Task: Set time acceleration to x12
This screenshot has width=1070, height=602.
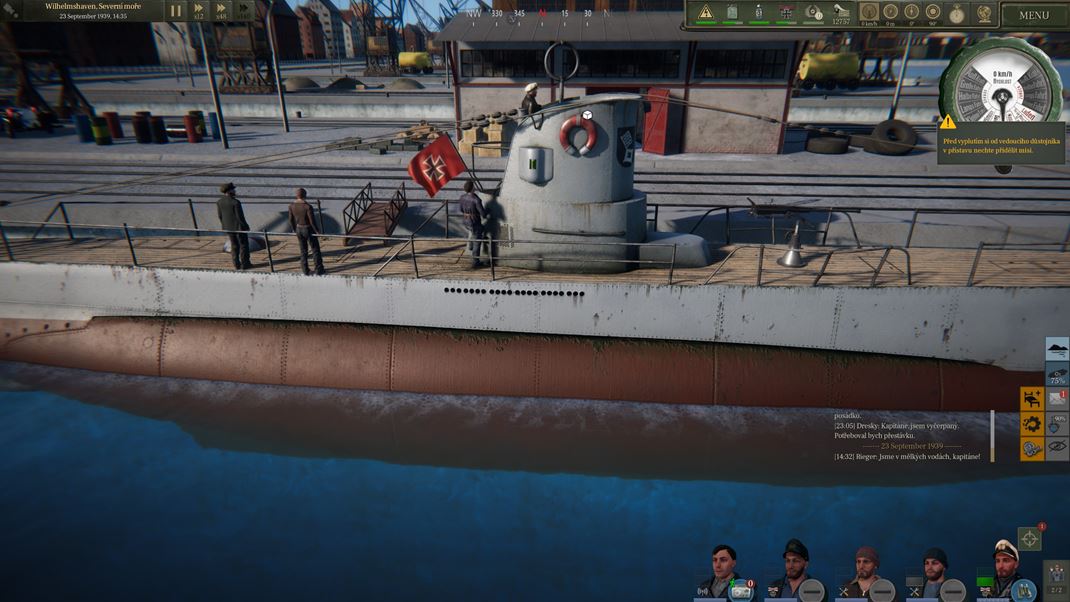Action: click(199, 11)
